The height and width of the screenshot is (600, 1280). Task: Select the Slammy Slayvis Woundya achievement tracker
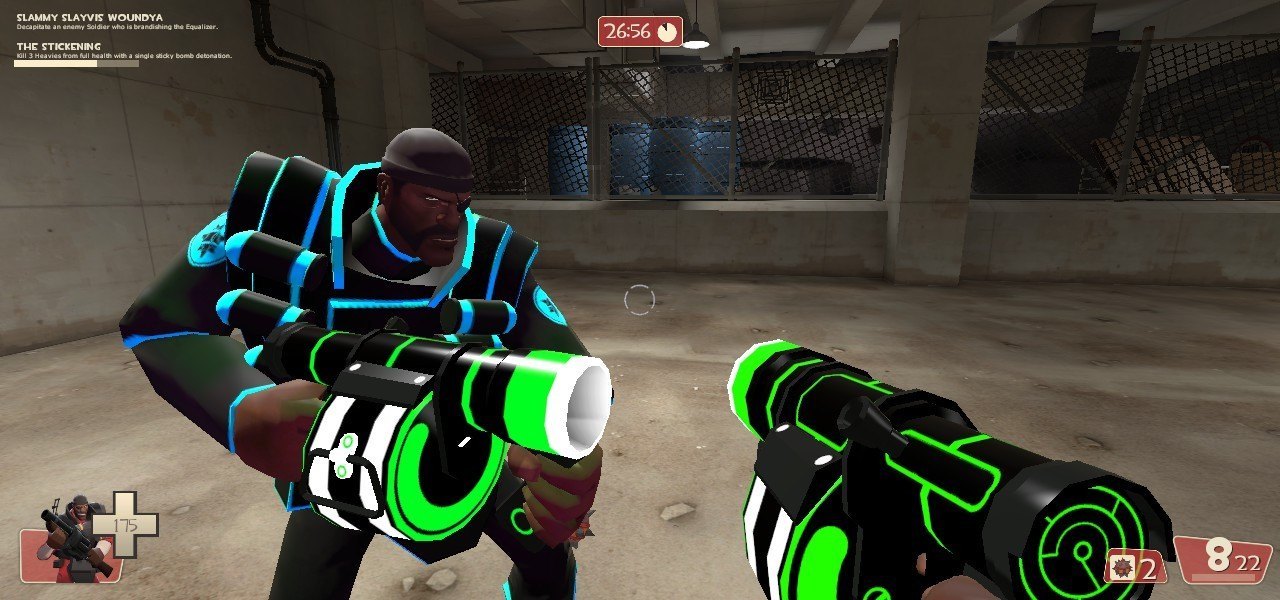click(x=91, y=18)
